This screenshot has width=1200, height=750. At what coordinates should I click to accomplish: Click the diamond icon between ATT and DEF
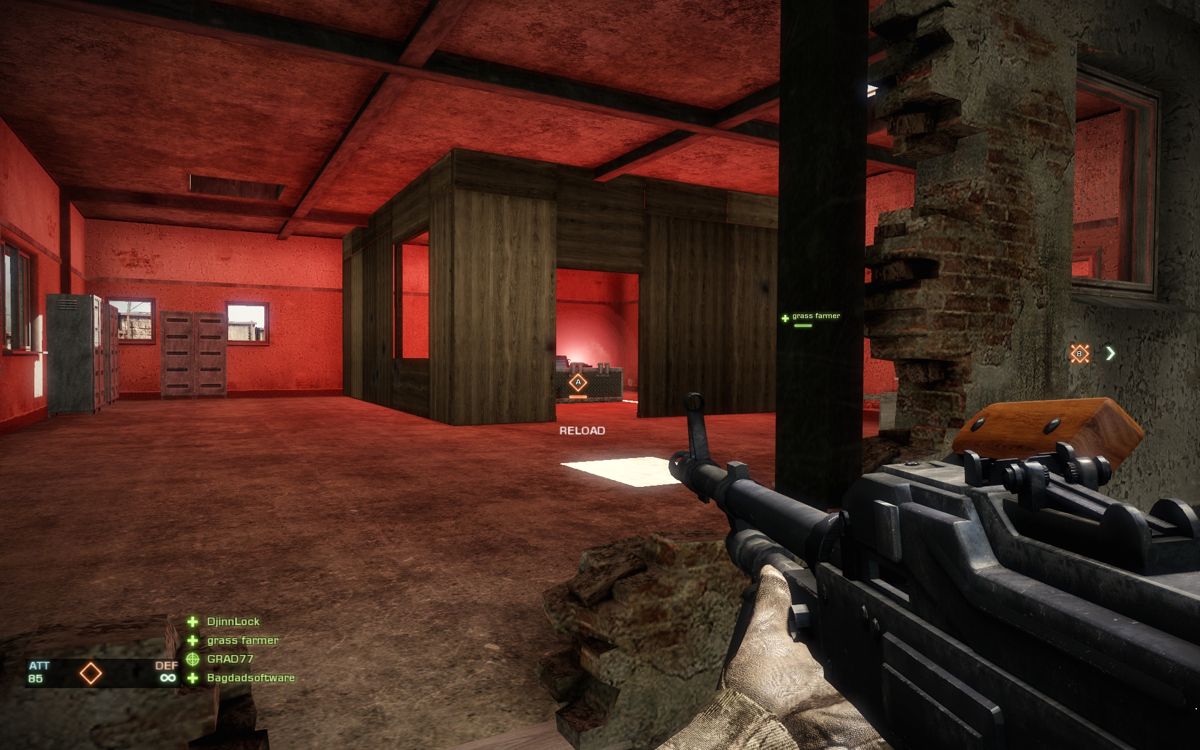coord(91,673)
